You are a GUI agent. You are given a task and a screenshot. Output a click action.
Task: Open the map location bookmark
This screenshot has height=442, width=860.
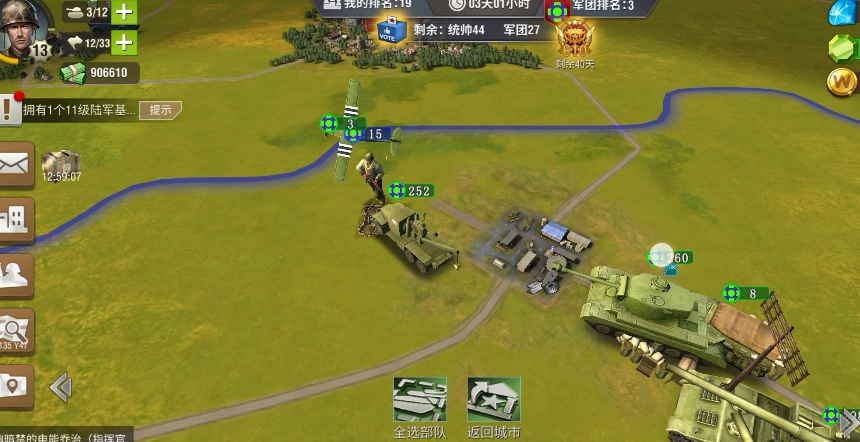(15, 386)
